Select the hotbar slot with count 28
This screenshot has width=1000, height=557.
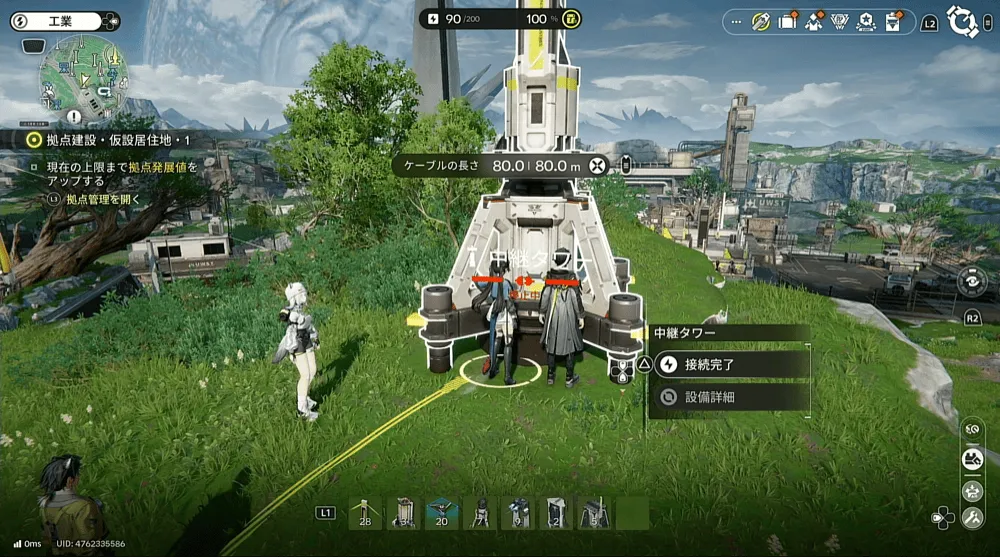pos(364,513)
